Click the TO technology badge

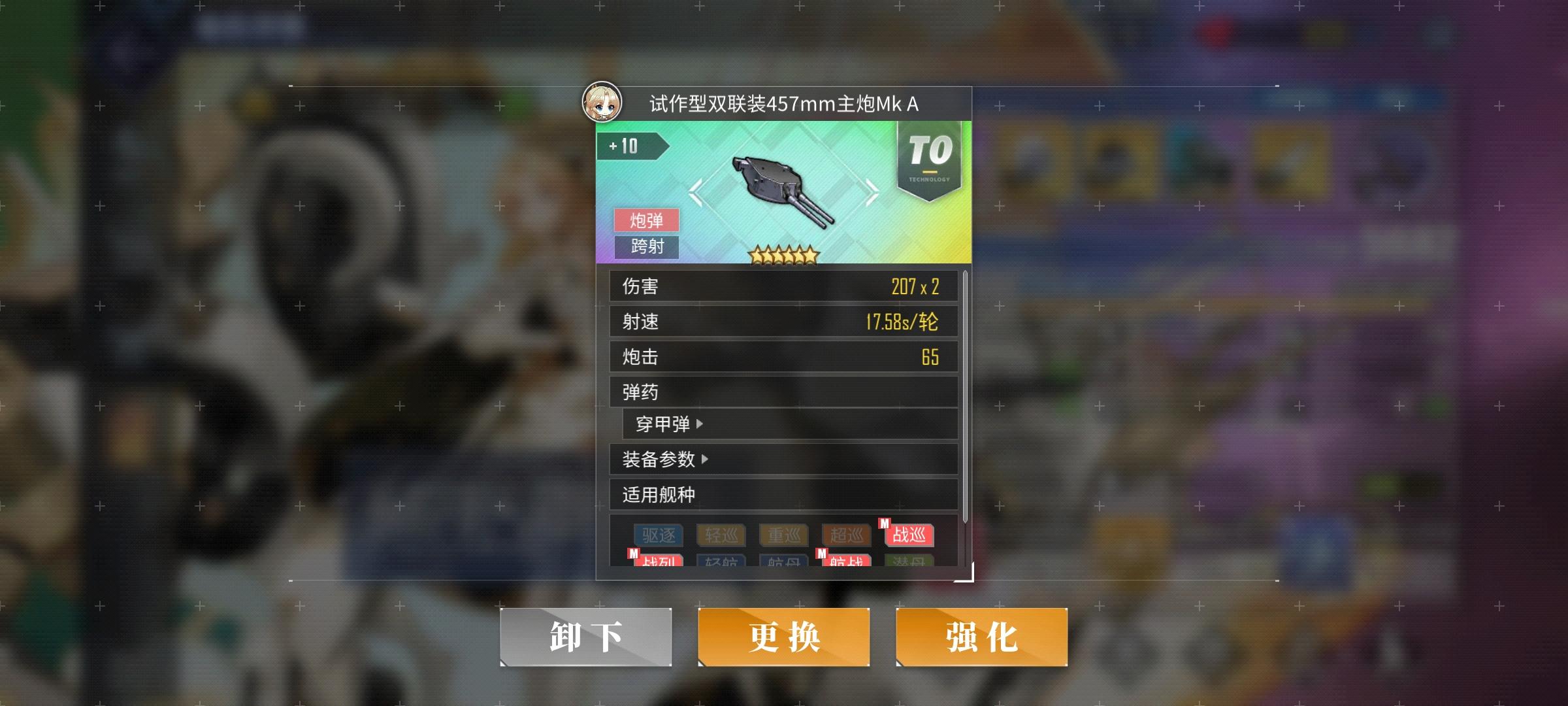(x=930, y=157)
